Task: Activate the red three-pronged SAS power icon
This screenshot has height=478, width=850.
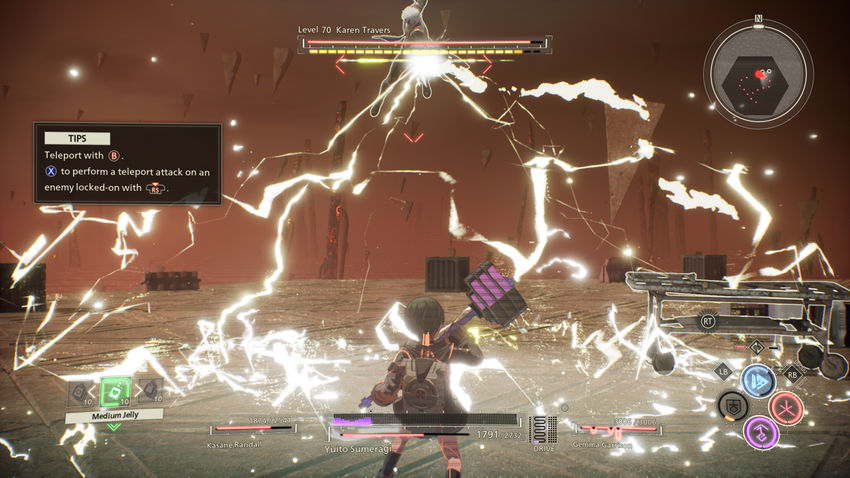Action: (787, 407)
